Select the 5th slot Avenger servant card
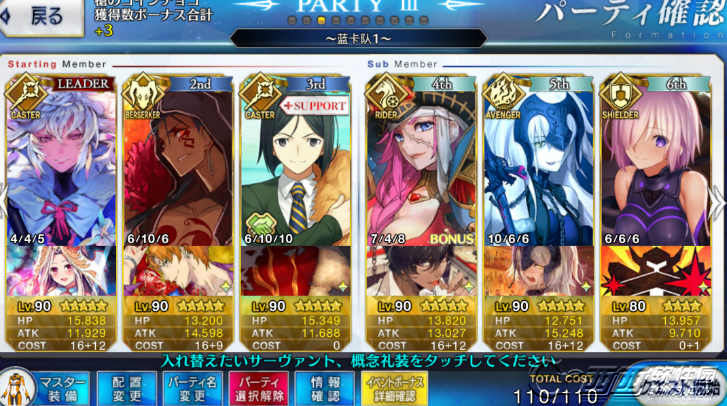Screen dimensions: 727x406 pyautogui.click(x=536, y=165)
